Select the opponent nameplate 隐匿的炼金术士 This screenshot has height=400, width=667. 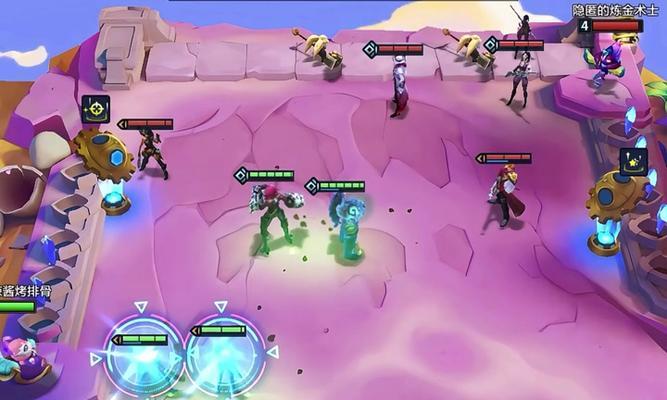pyautogui.click(x=606, y=10)
